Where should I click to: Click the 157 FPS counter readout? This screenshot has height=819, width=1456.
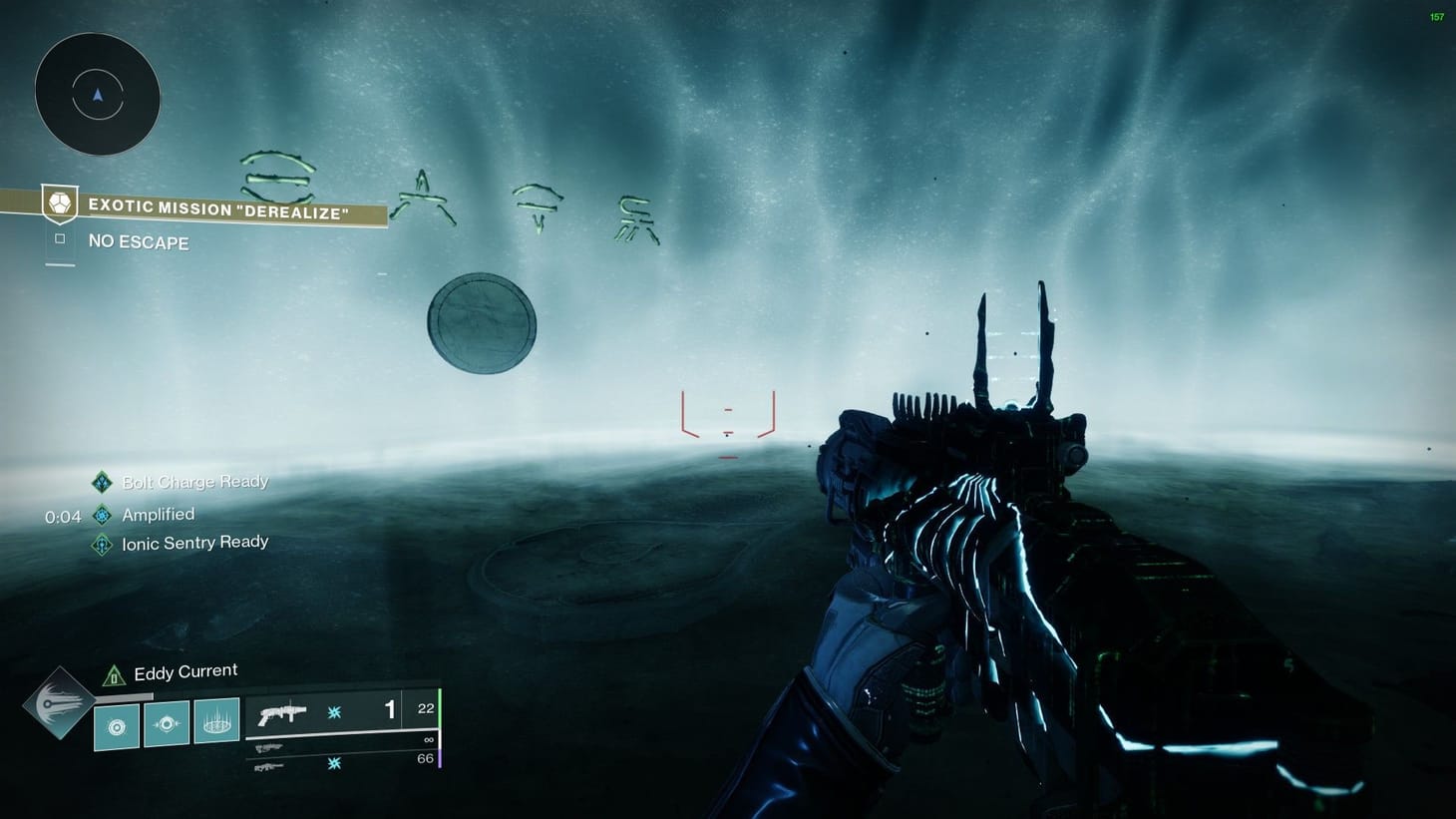pyautogui.click(x=1436, y=16)
